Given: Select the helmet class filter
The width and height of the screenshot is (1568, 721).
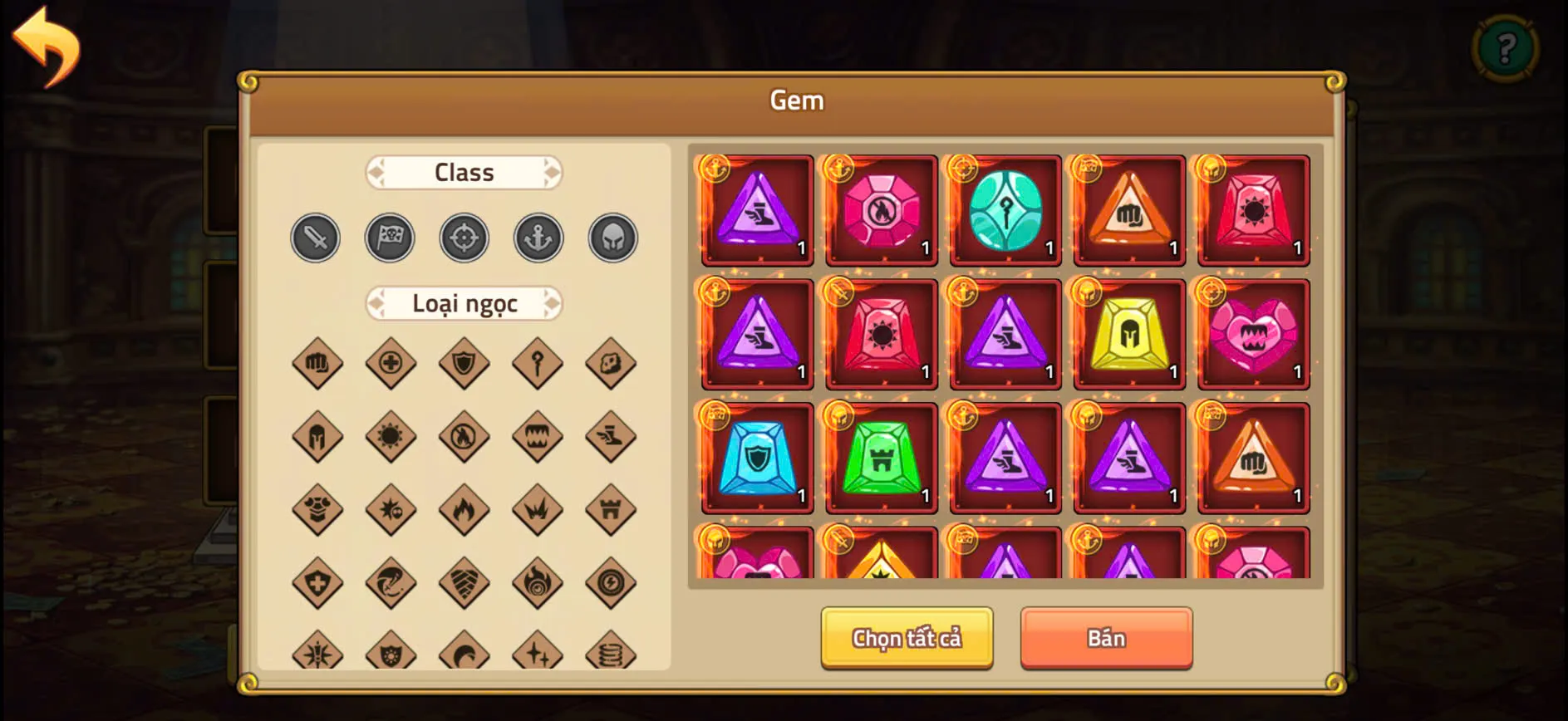Looking at the screenshot, I should (x=612, y=237).
